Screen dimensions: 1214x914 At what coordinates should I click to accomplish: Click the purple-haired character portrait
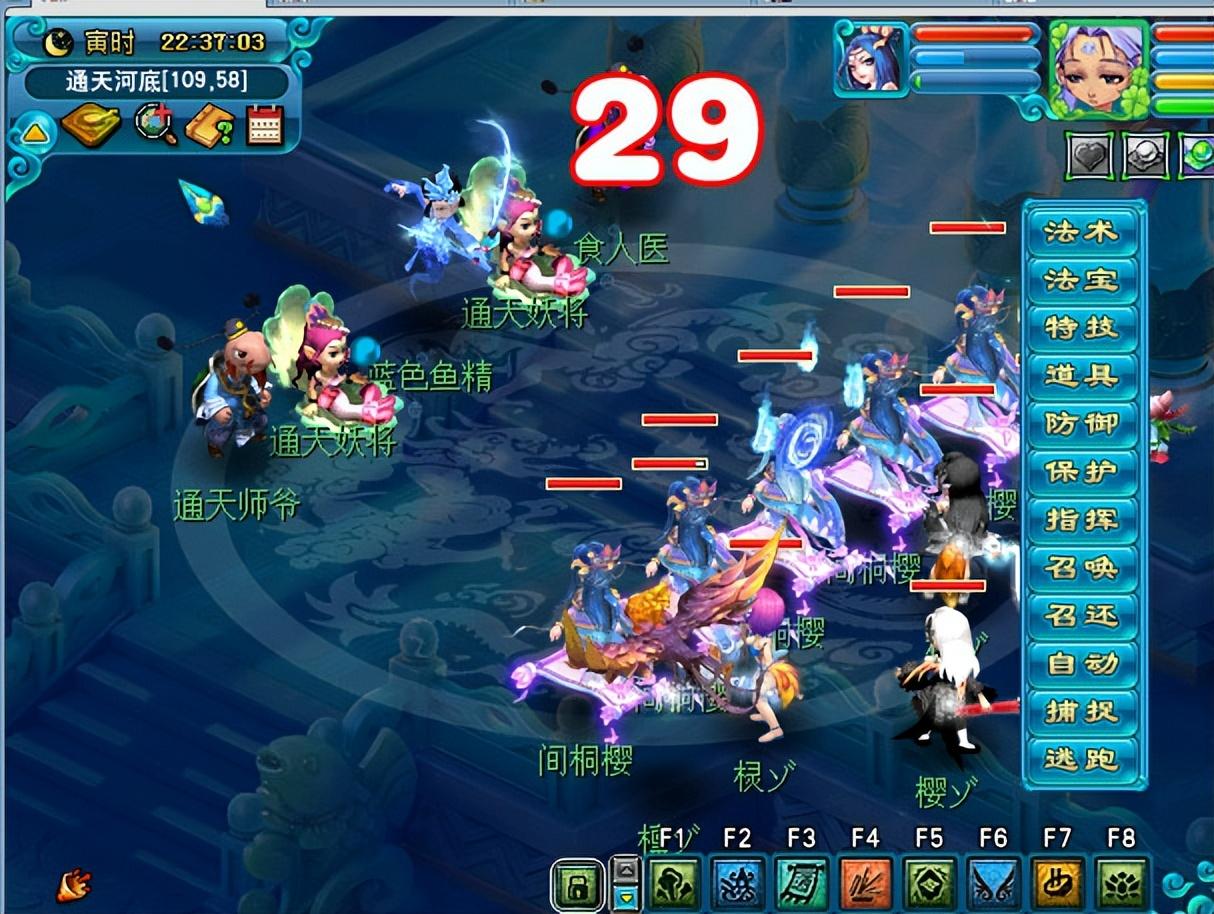(1098, 68)
